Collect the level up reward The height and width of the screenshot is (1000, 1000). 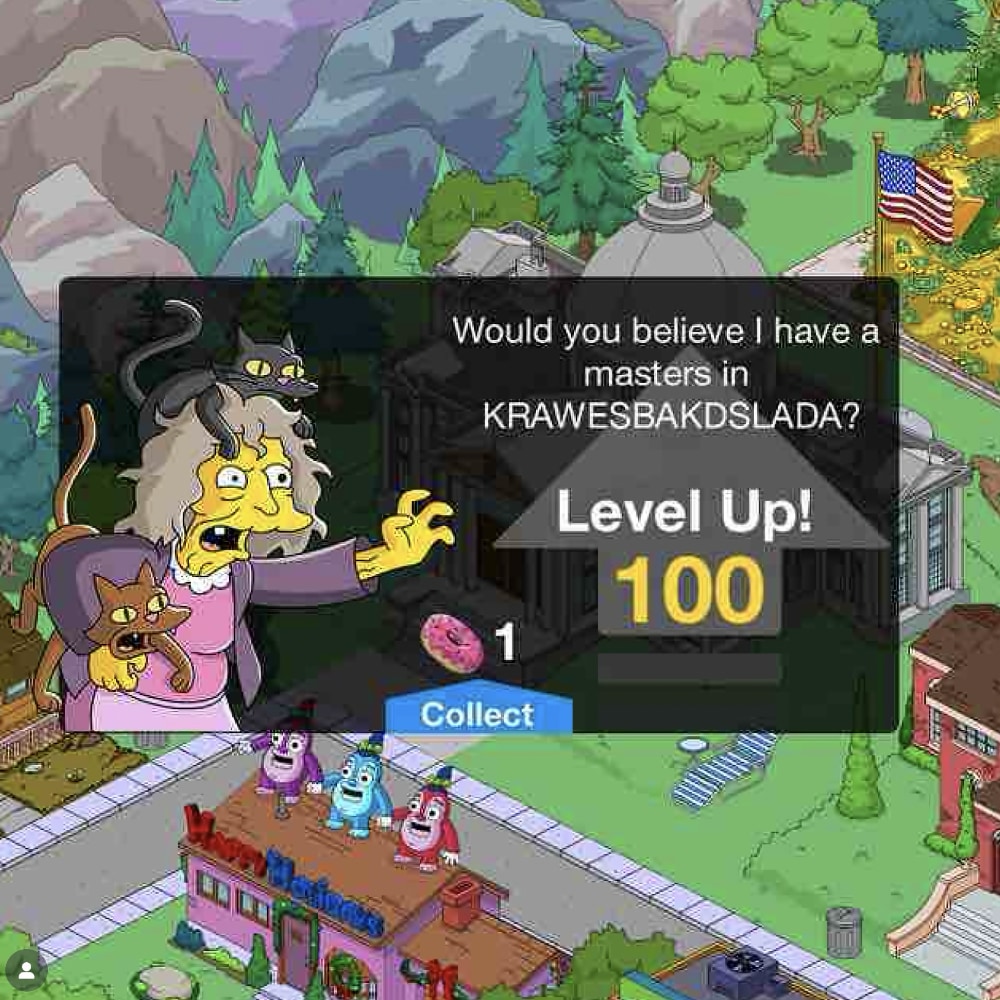tap(478, 714)
